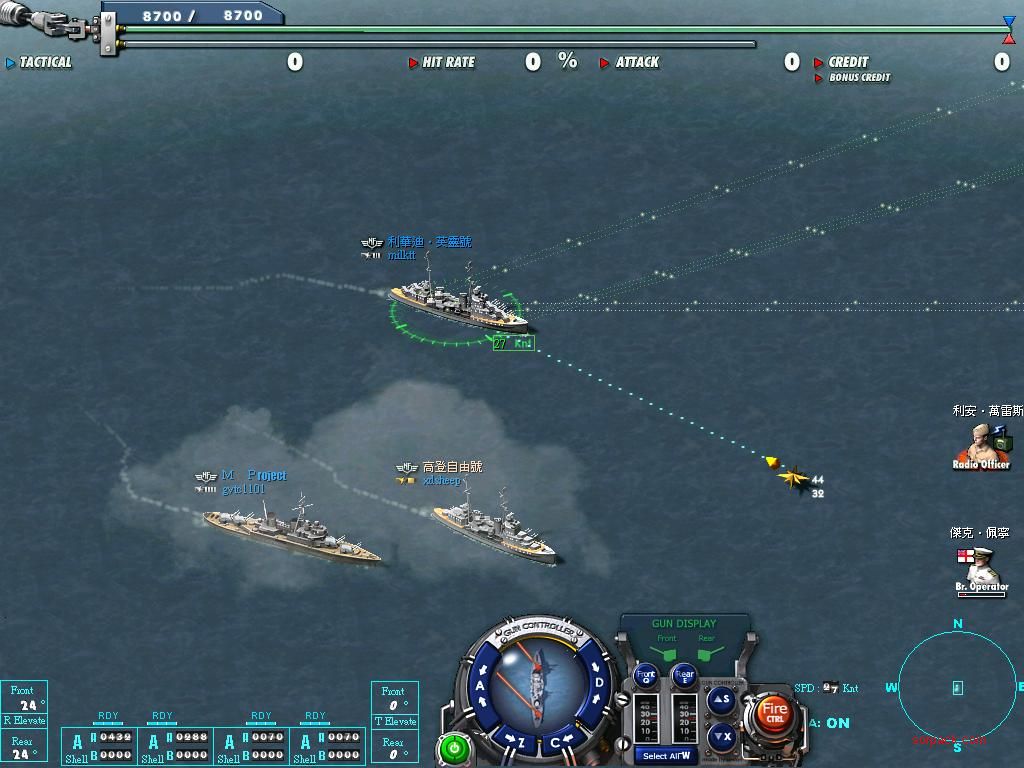The height and width of the screenshot is (768, 1024).
Task: Open the Tactical panel
Action: pos(45,62)
